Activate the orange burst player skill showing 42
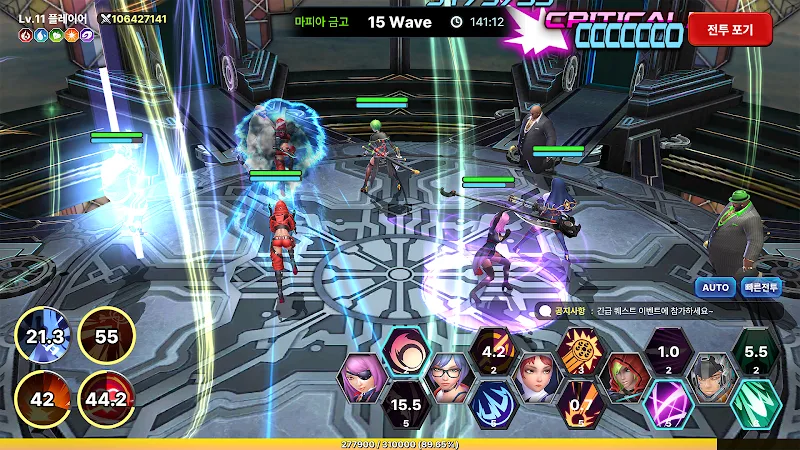This screenshot has width=800, height=450. pos(43,398)
